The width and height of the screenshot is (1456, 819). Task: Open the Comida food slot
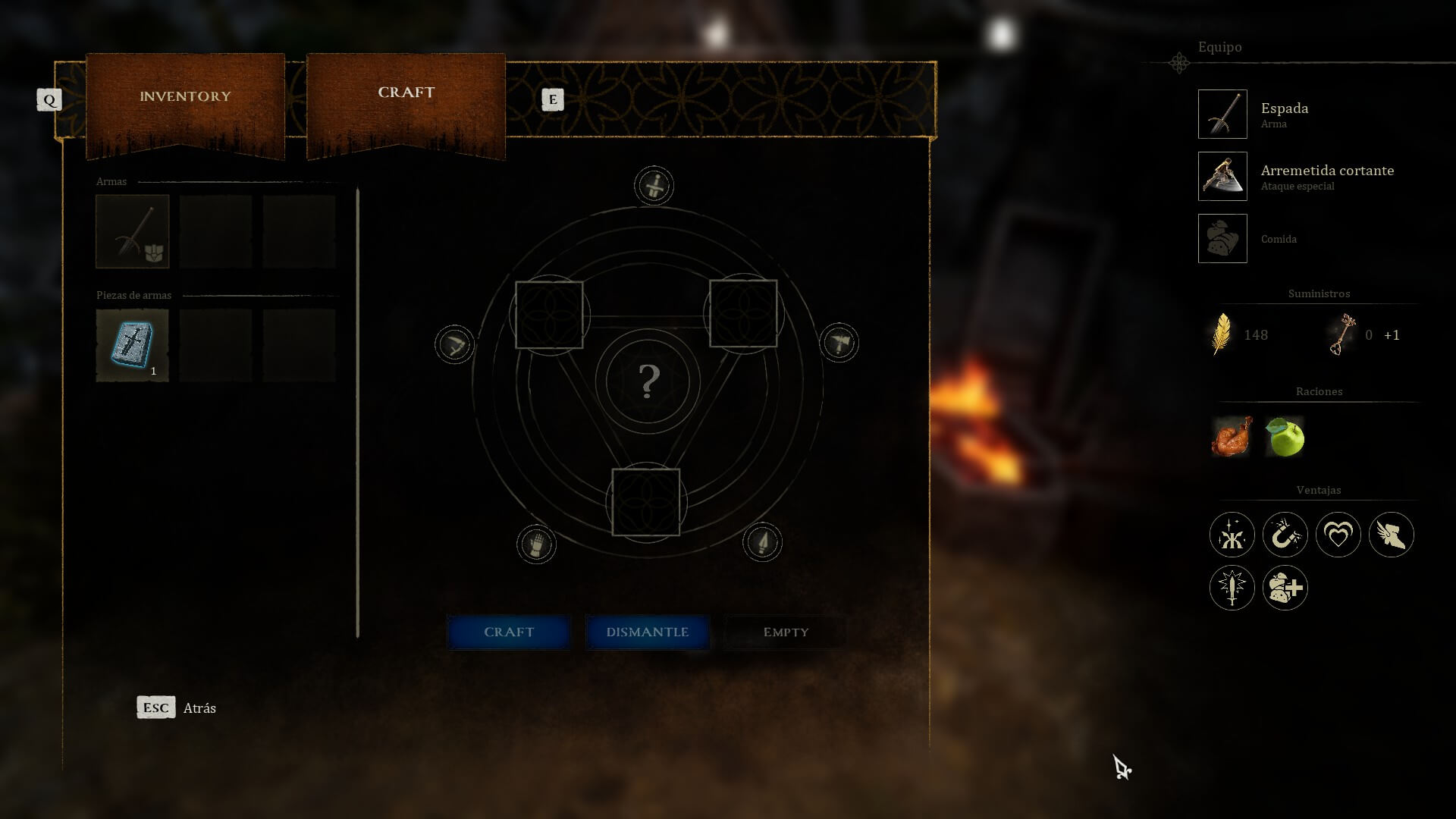[1222, 239]
